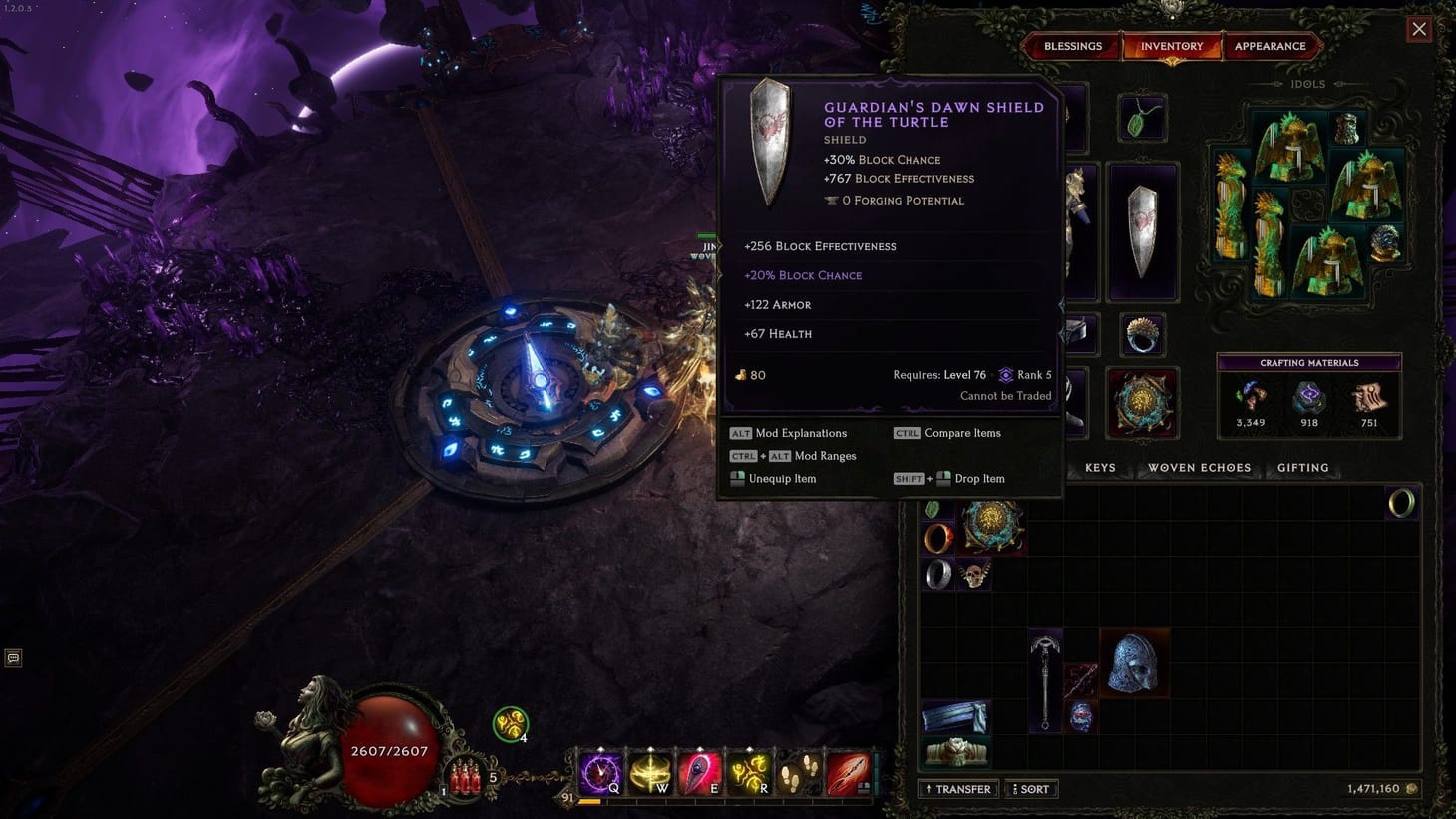Open the Gifting tab
The height and width of the screenshot is (819, 1456).
click(x=1302, y=467)
